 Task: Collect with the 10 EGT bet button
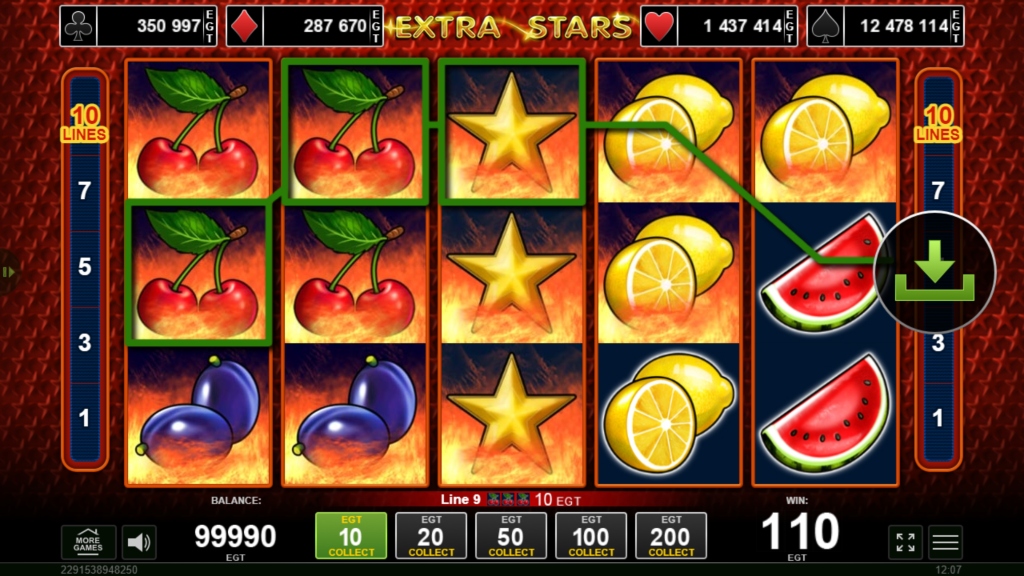tap(351, 536)
